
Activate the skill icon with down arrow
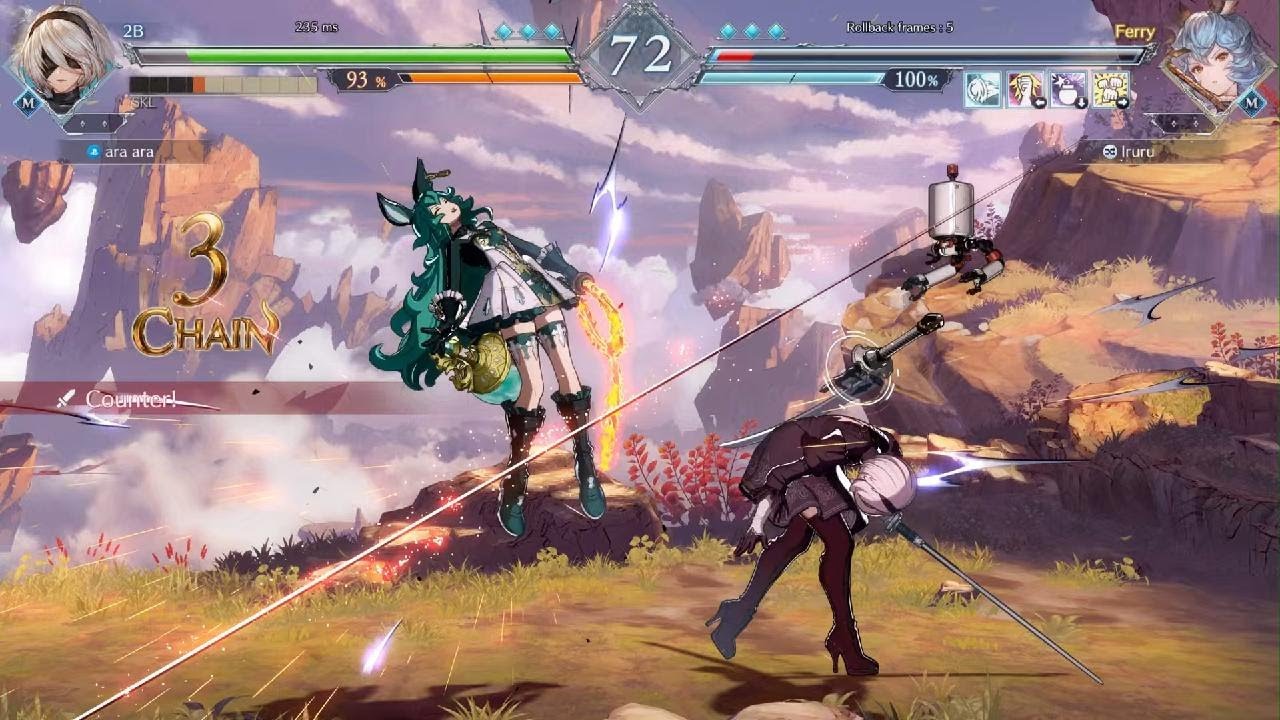click(1068, 89)
